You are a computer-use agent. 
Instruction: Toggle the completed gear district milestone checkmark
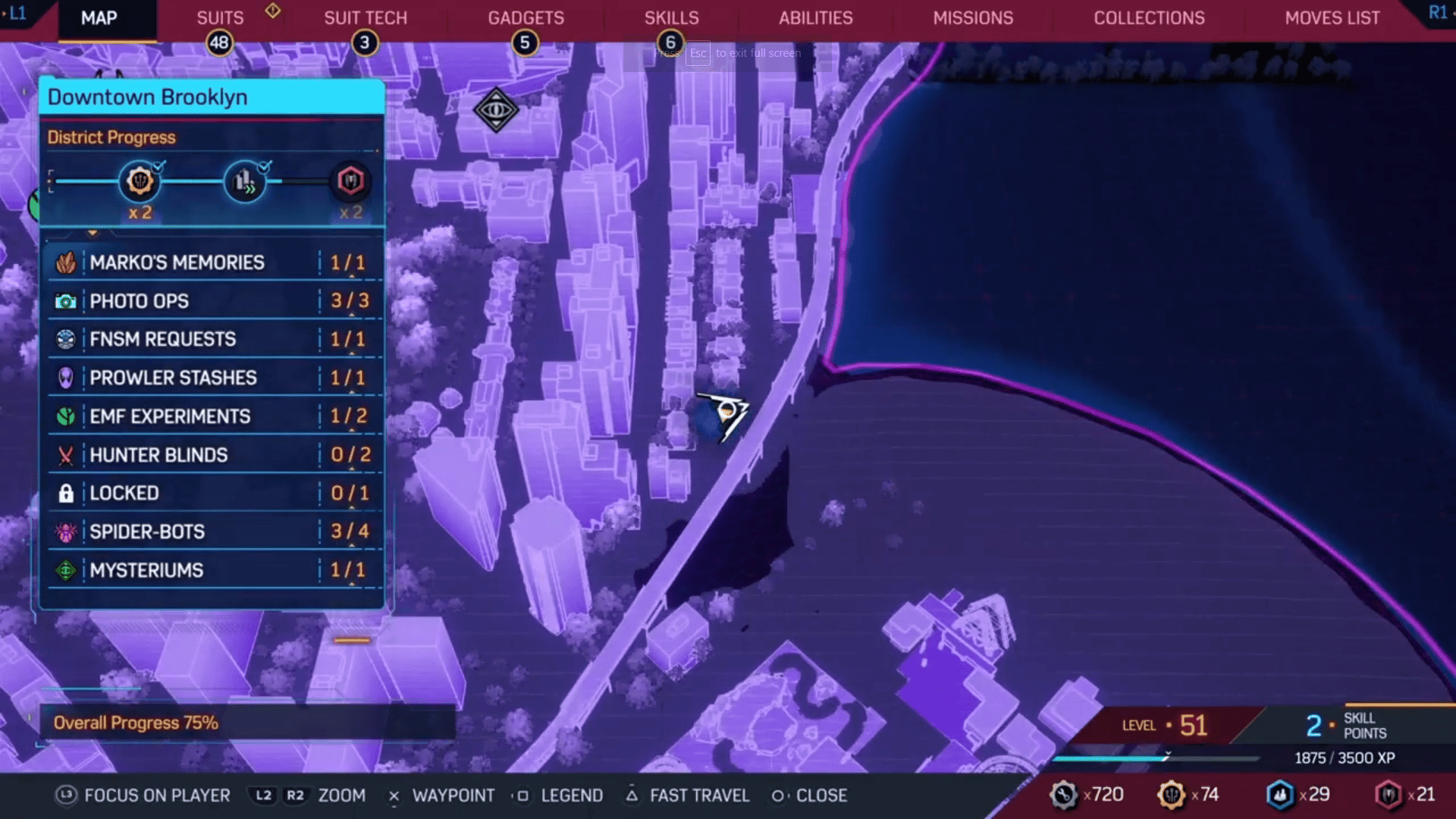point(159,168)
